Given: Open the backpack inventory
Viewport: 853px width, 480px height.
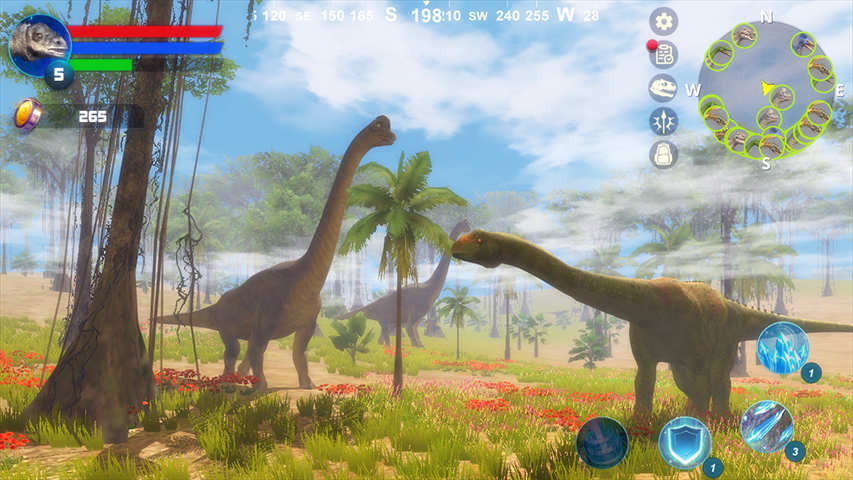Looking at the screenshot, I should click(x=663, y=154).
